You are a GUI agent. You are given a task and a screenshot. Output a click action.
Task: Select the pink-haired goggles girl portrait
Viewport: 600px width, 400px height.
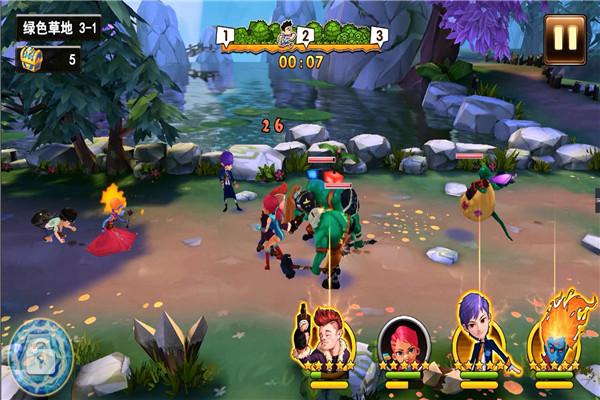click(404, 342)
